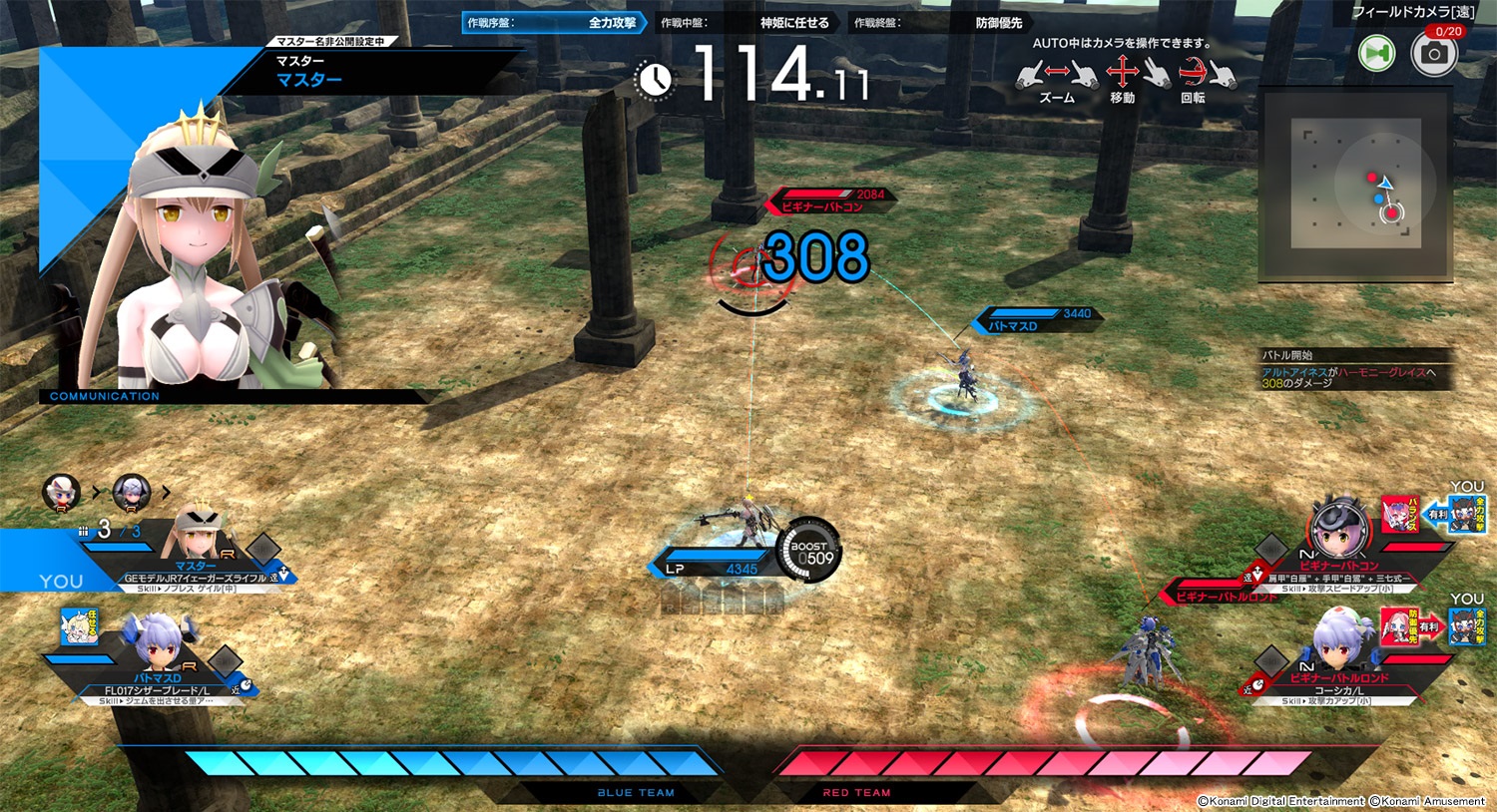Click the red 防御優先 enemy tactic icon
Screen dimensions: 1497x812
pos(1400,626)
